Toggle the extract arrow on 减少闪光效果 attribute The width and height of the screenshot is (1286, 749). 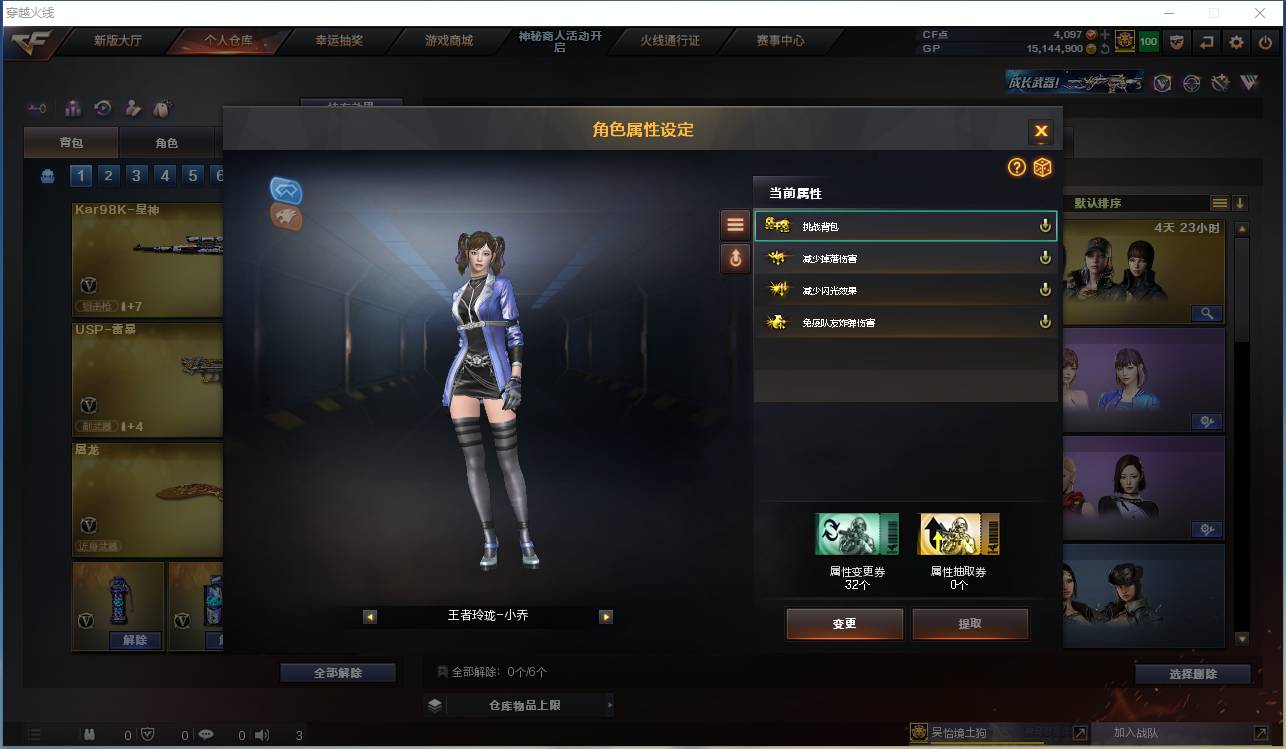1045,289
